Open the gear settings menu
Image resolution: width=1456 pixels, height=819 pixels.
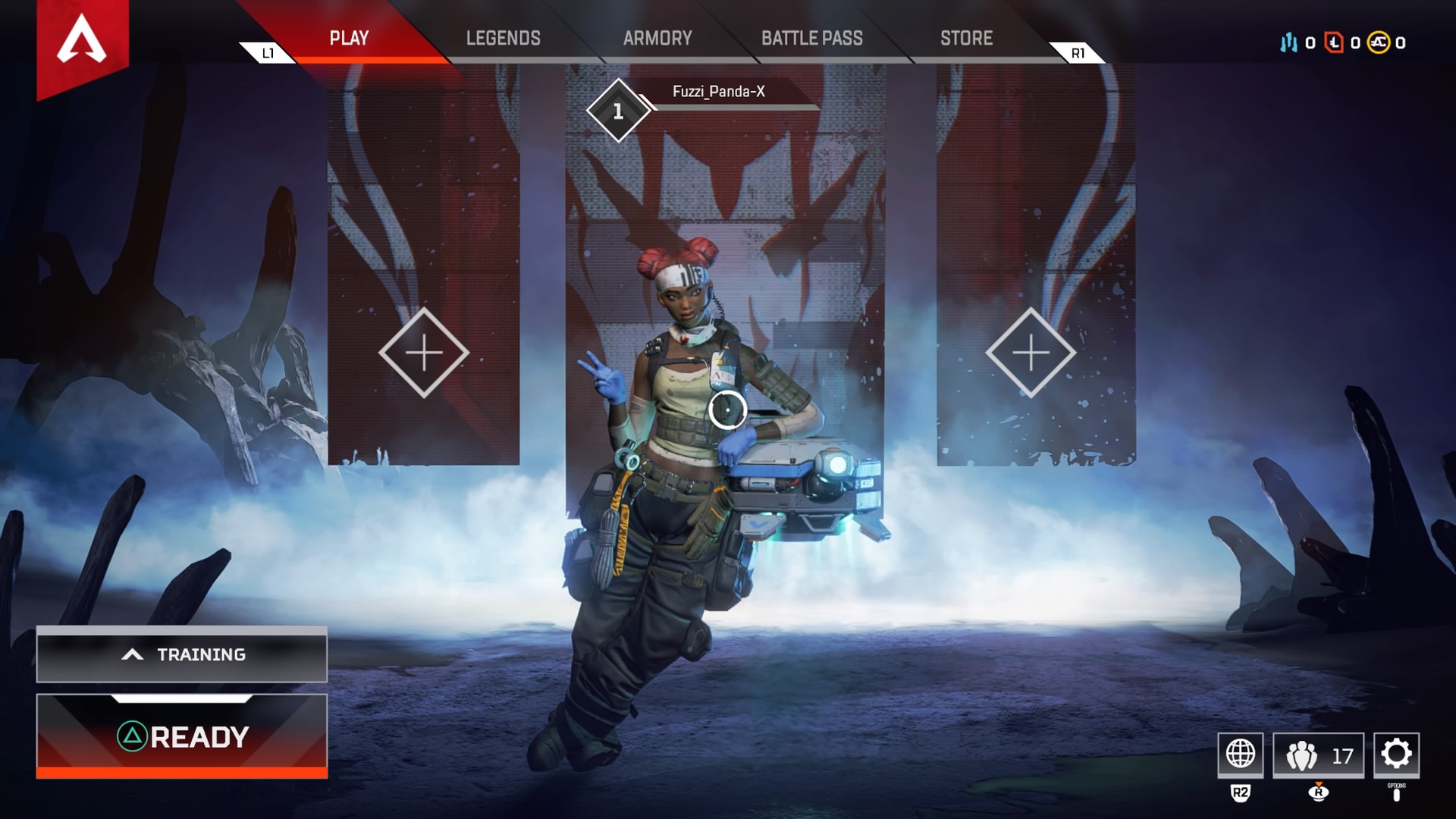pyautogui.click(x=1396, y=754)
